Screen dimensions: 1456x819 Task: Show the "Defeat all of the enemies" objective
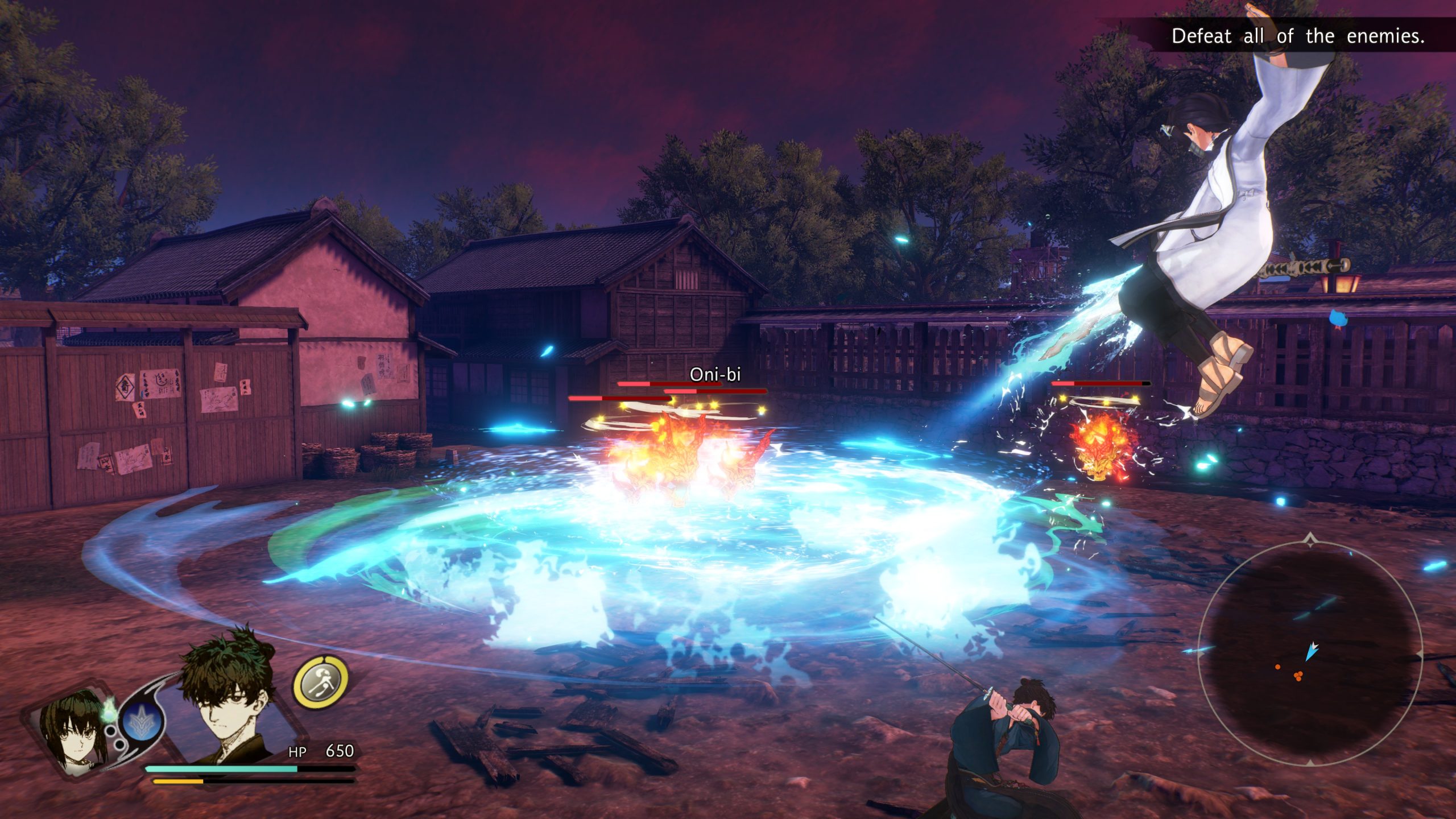click(x=1297, y=36)
